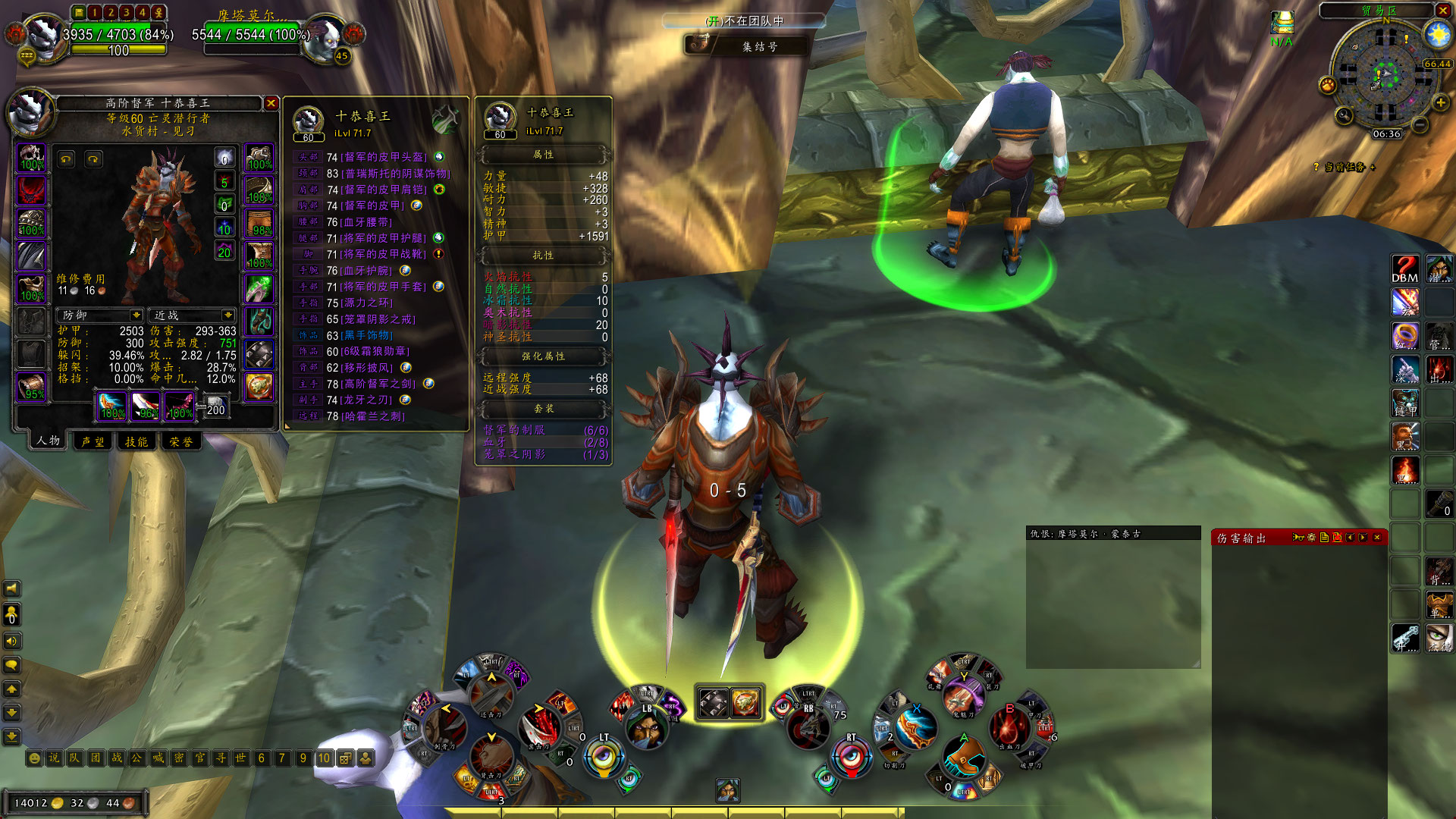
Task: Close the character info panel
Action: (x=271, y=103)
